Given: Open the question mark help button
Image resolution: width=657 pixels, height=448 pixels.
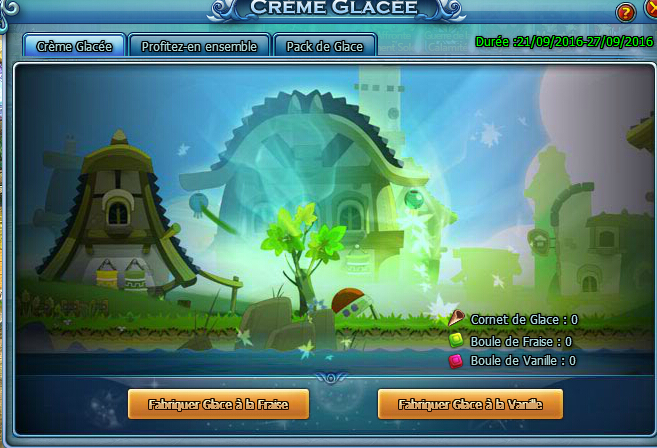Looking at the screenshot, I should click(x=625, y=13).
